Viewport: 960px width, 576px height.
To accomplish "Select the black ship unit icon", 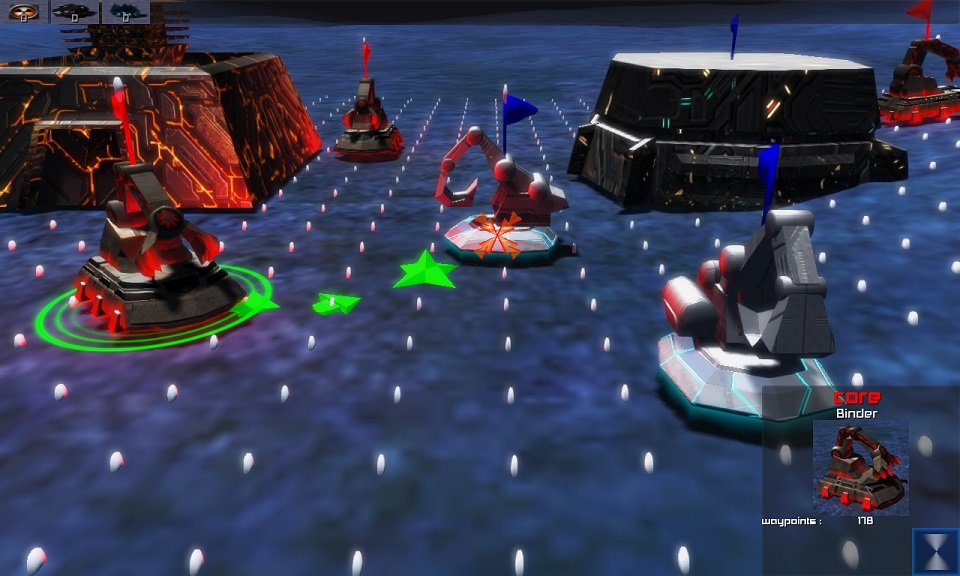I will [74, 12].
